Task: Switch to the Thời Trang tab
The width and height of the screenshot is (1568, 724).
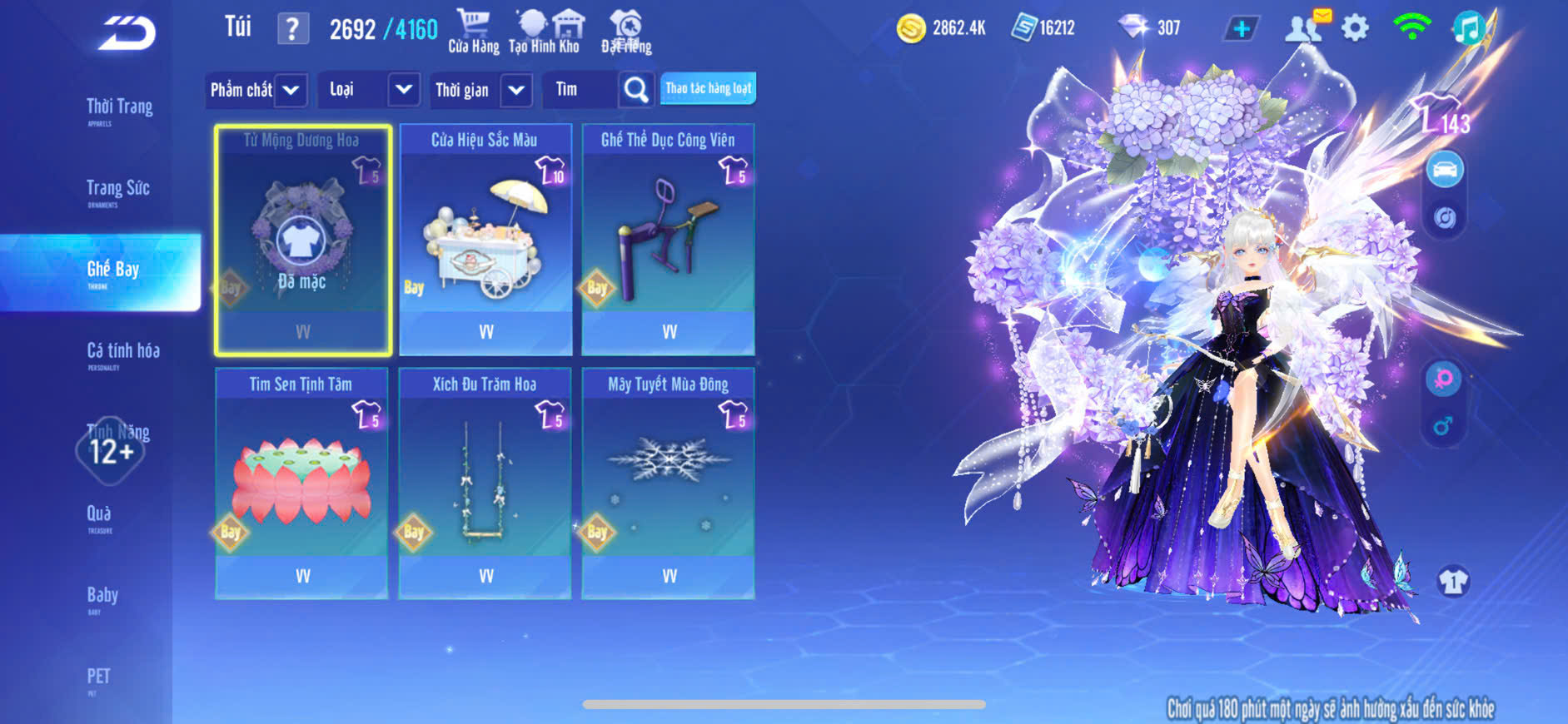Action: click(x=119, y=108)
